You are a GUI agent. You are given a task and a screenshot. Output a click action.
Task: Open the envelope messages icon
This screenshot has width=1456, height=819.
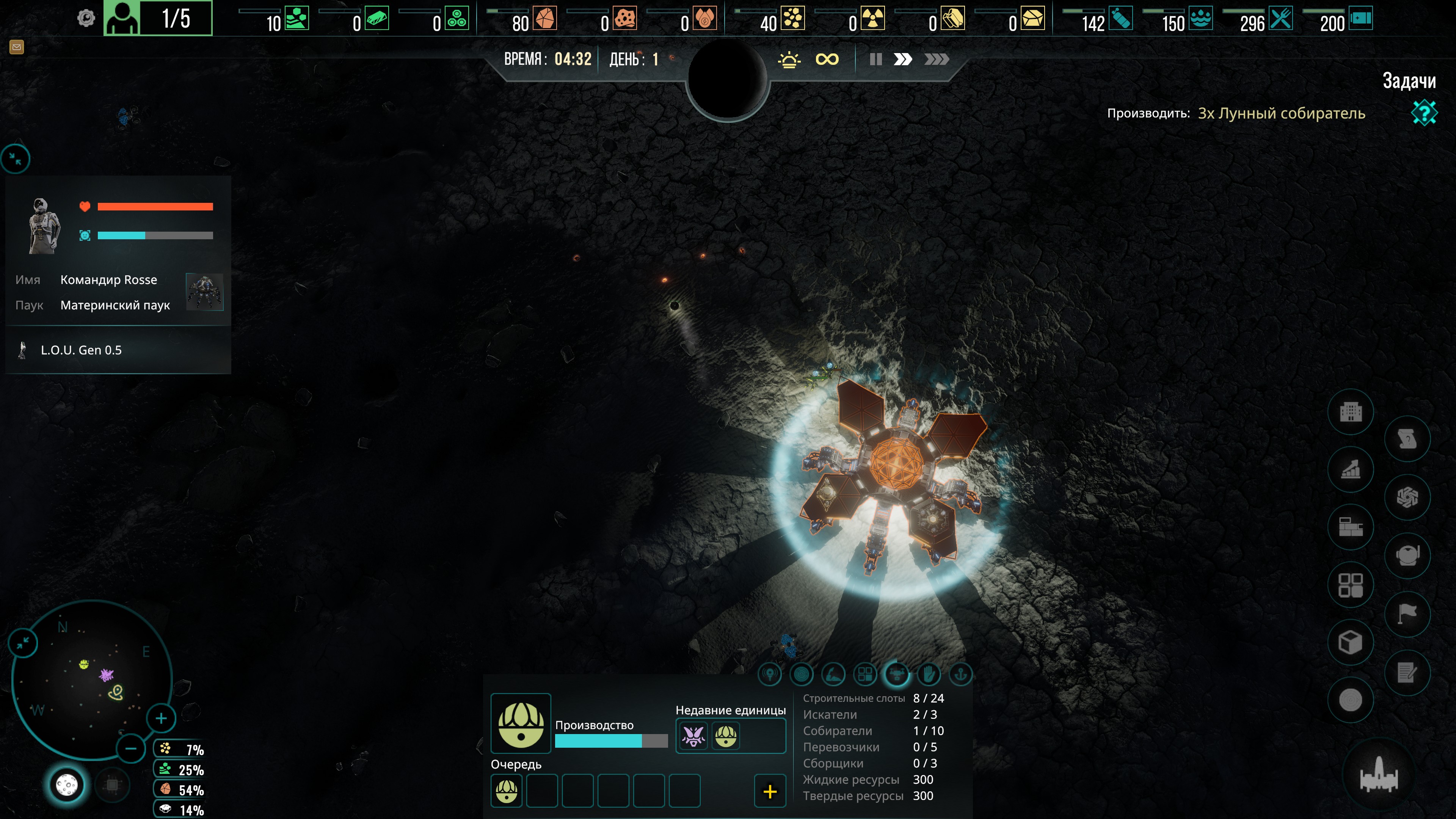pyautogui.click(x=16, y=47)
